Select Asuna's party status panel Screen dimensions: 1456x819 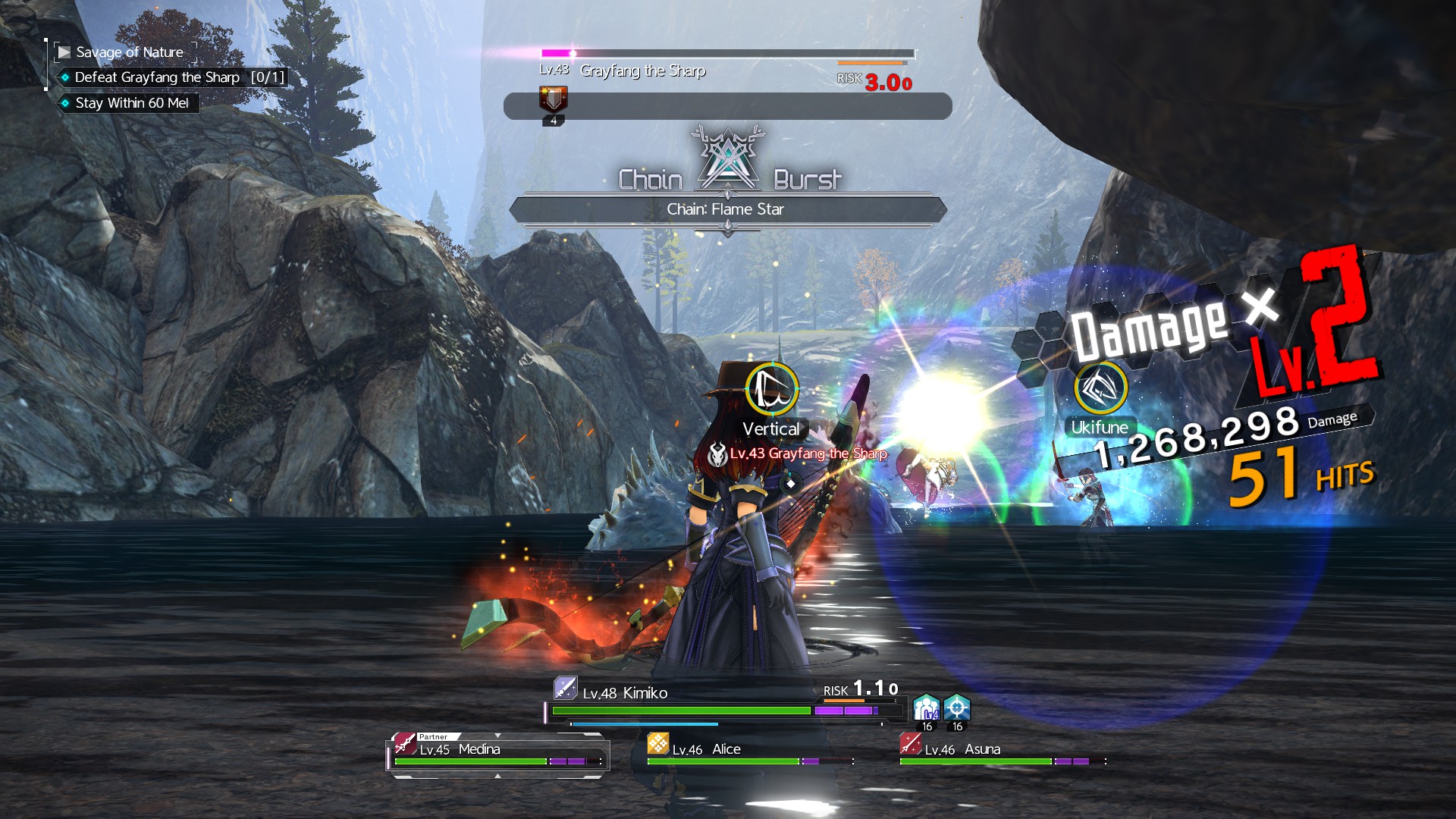click(1003, 753)
